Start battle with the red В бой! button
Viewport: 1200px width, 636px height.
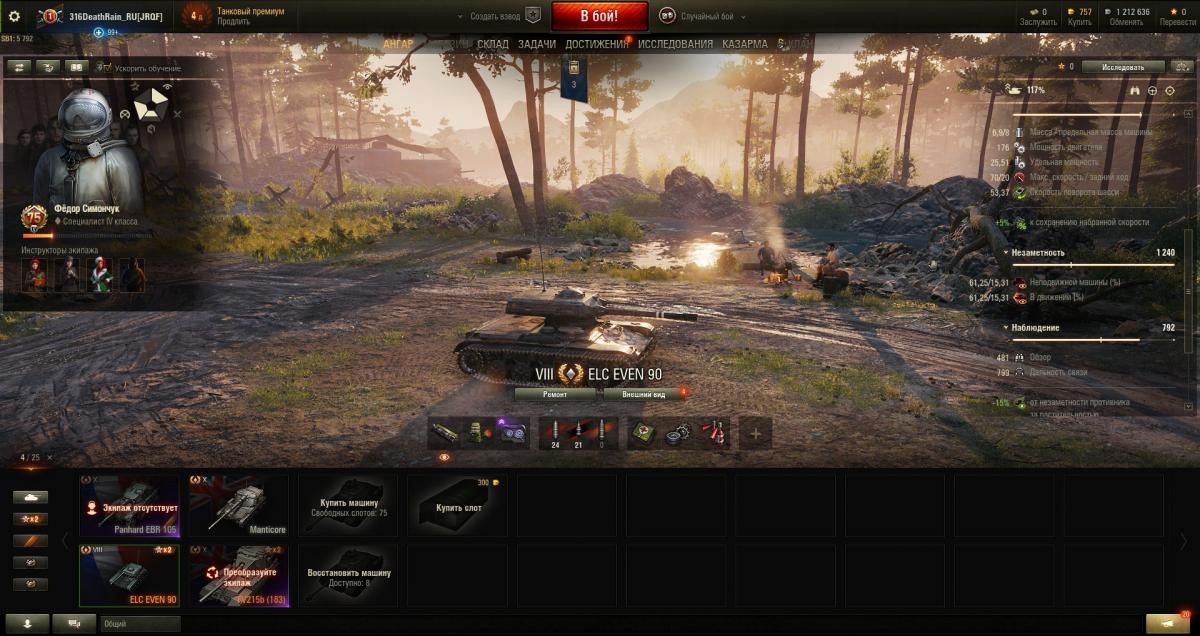coord(599,16)
